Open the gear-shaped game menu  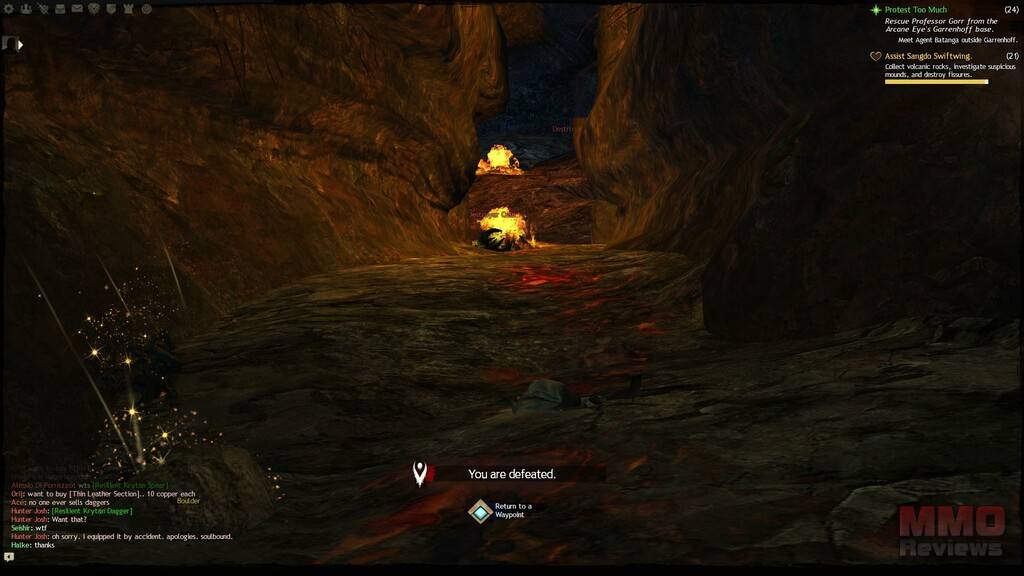(8, 9)
